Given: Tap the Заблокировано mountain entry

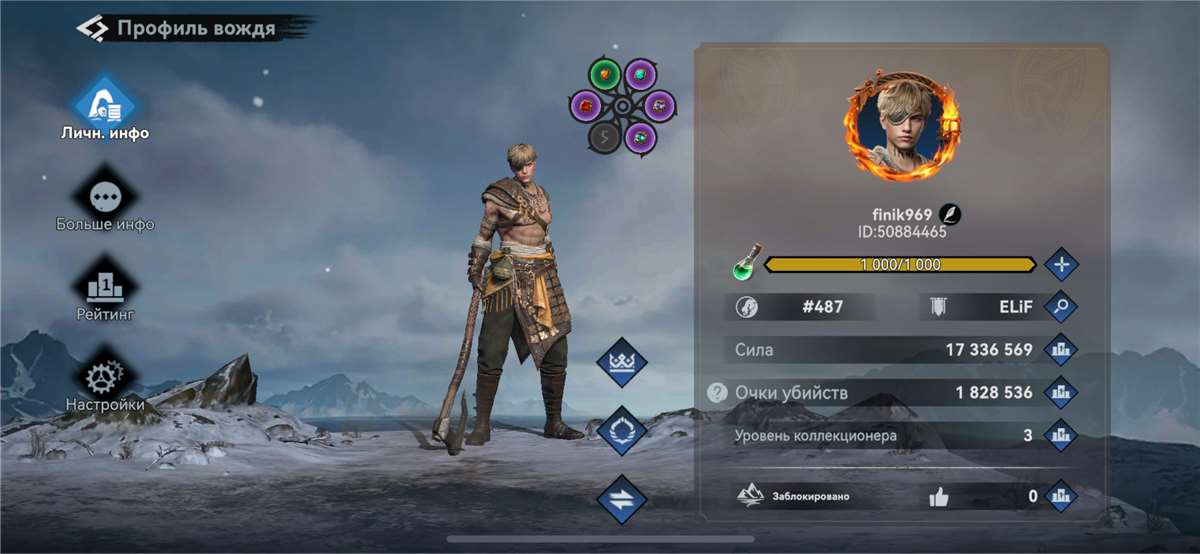Looking at the screenshot, I should [x=795, y=496].
